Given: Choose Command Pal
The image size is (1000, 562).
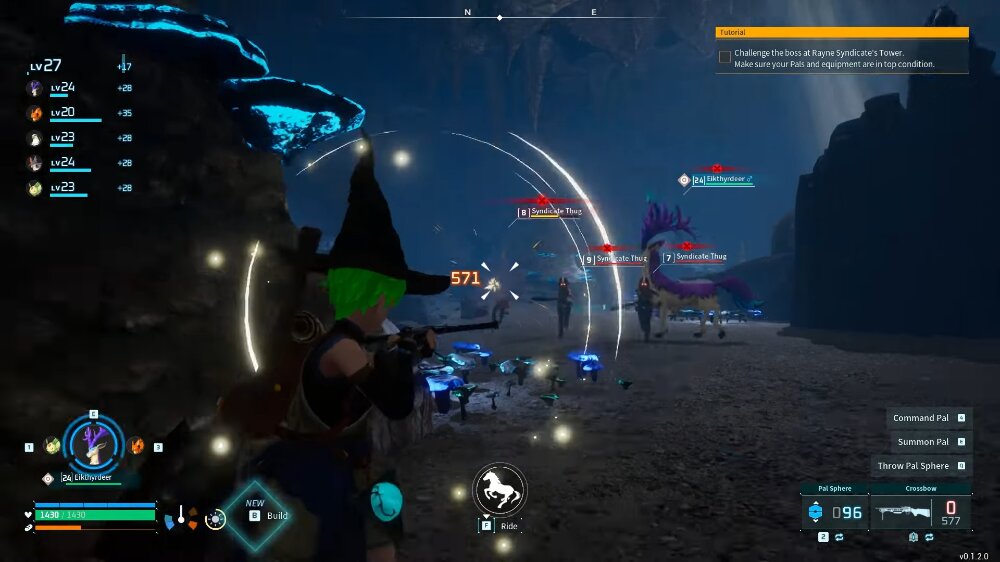Looking at the screenshot, I should tap(929, 418).
